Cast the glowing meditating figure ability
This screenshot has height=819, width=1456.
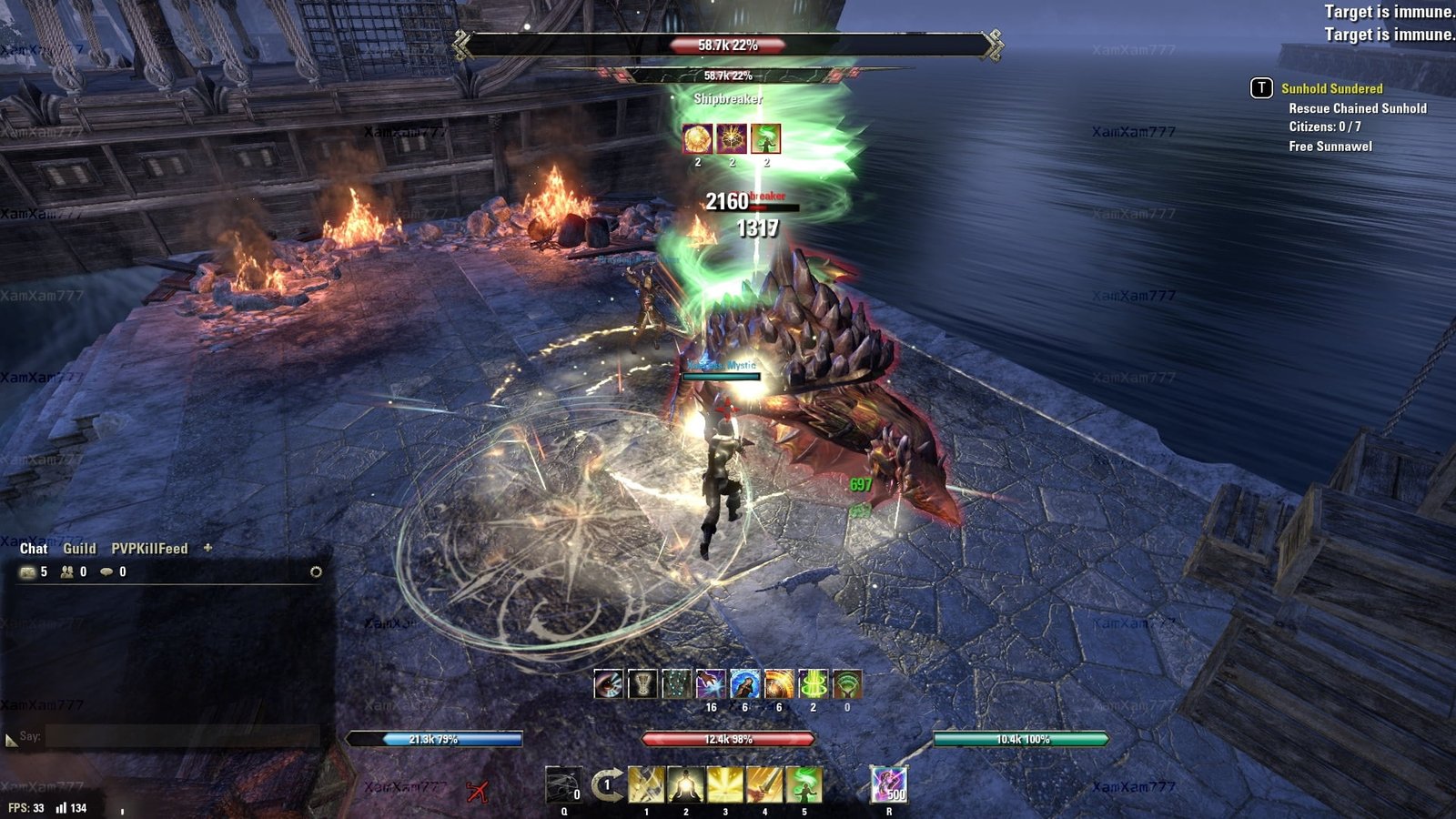point(686,784)
